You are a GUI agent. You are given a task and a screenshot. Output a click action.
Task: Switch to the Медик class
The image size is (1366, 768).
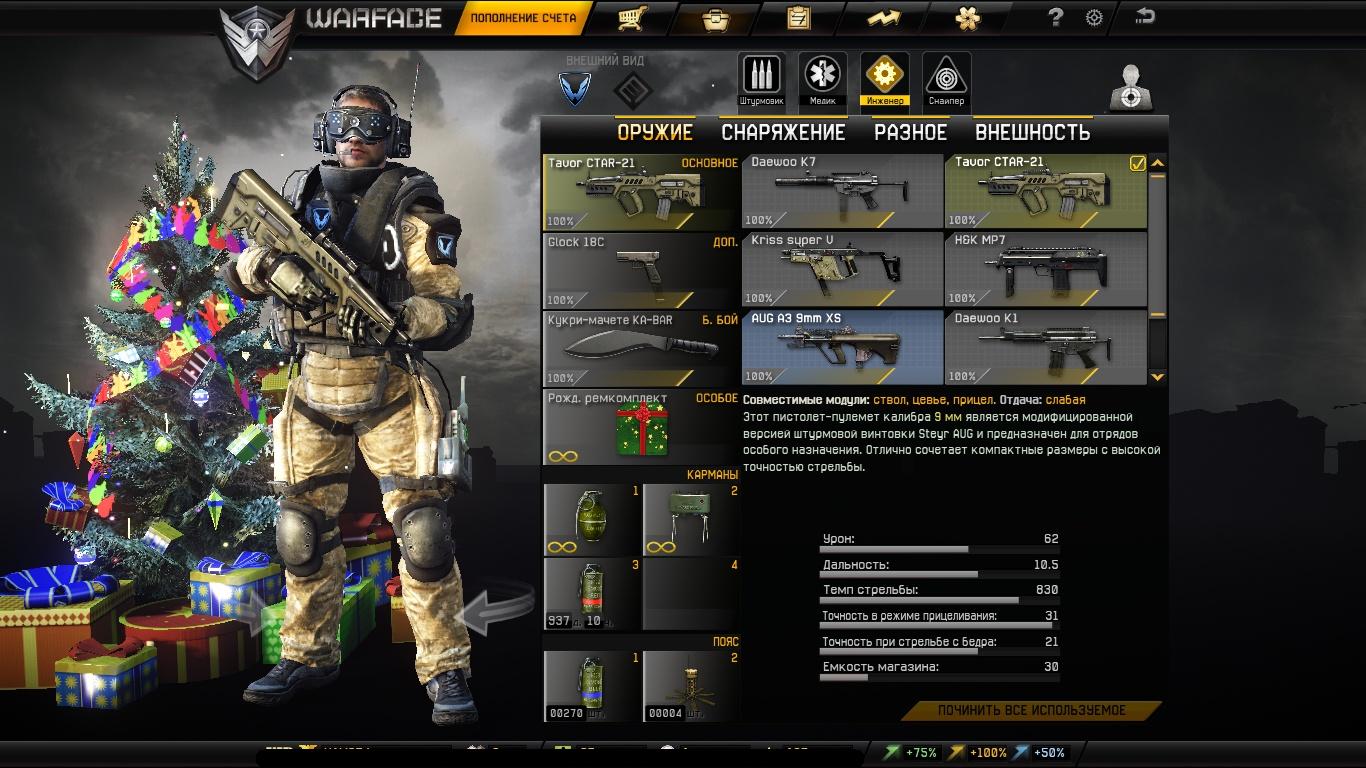pyautogui.click(x=822, y=78)
